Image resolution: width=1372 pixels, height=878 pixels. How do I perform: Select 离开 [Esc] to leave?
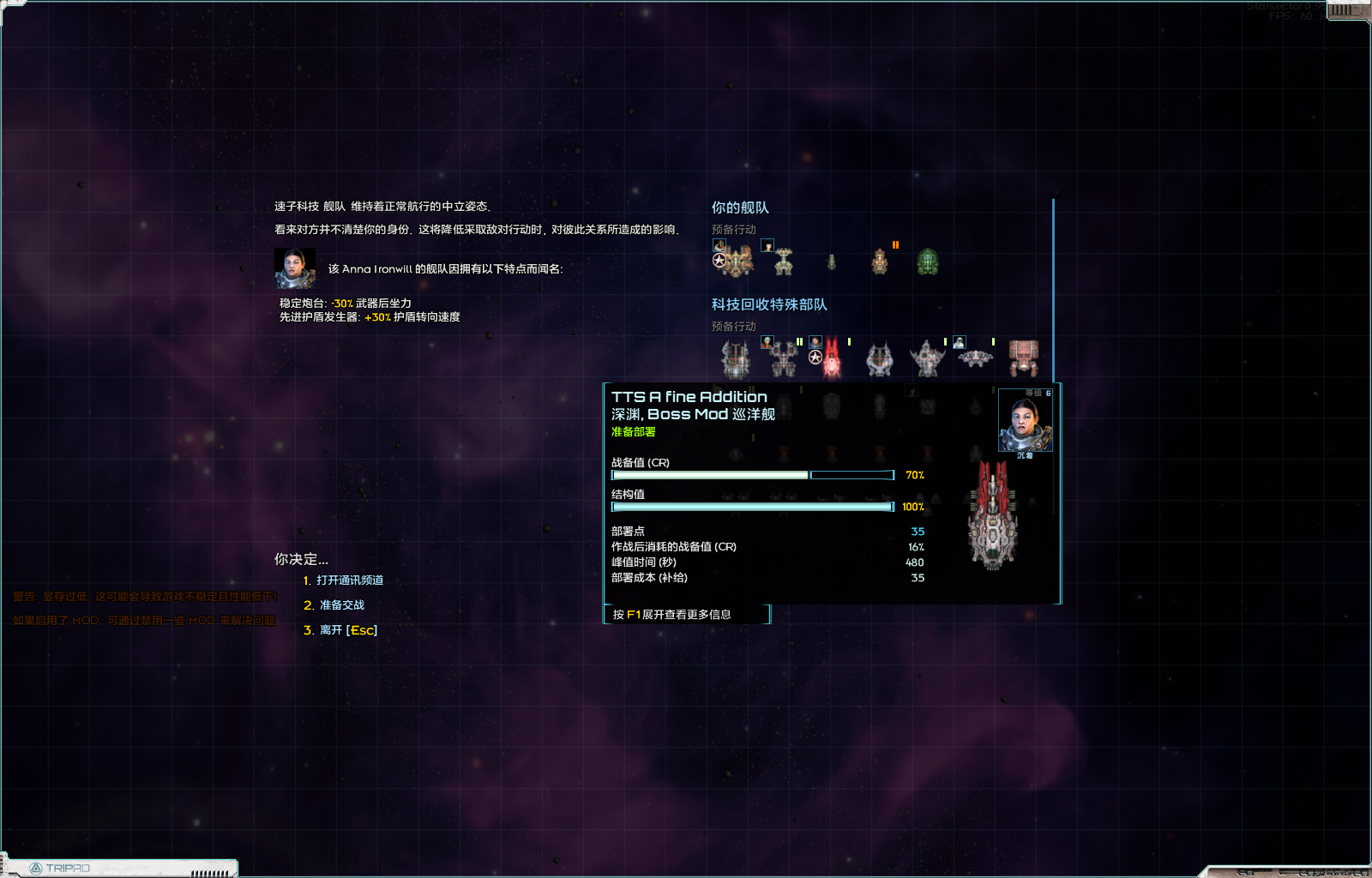(x=341, y=629)
